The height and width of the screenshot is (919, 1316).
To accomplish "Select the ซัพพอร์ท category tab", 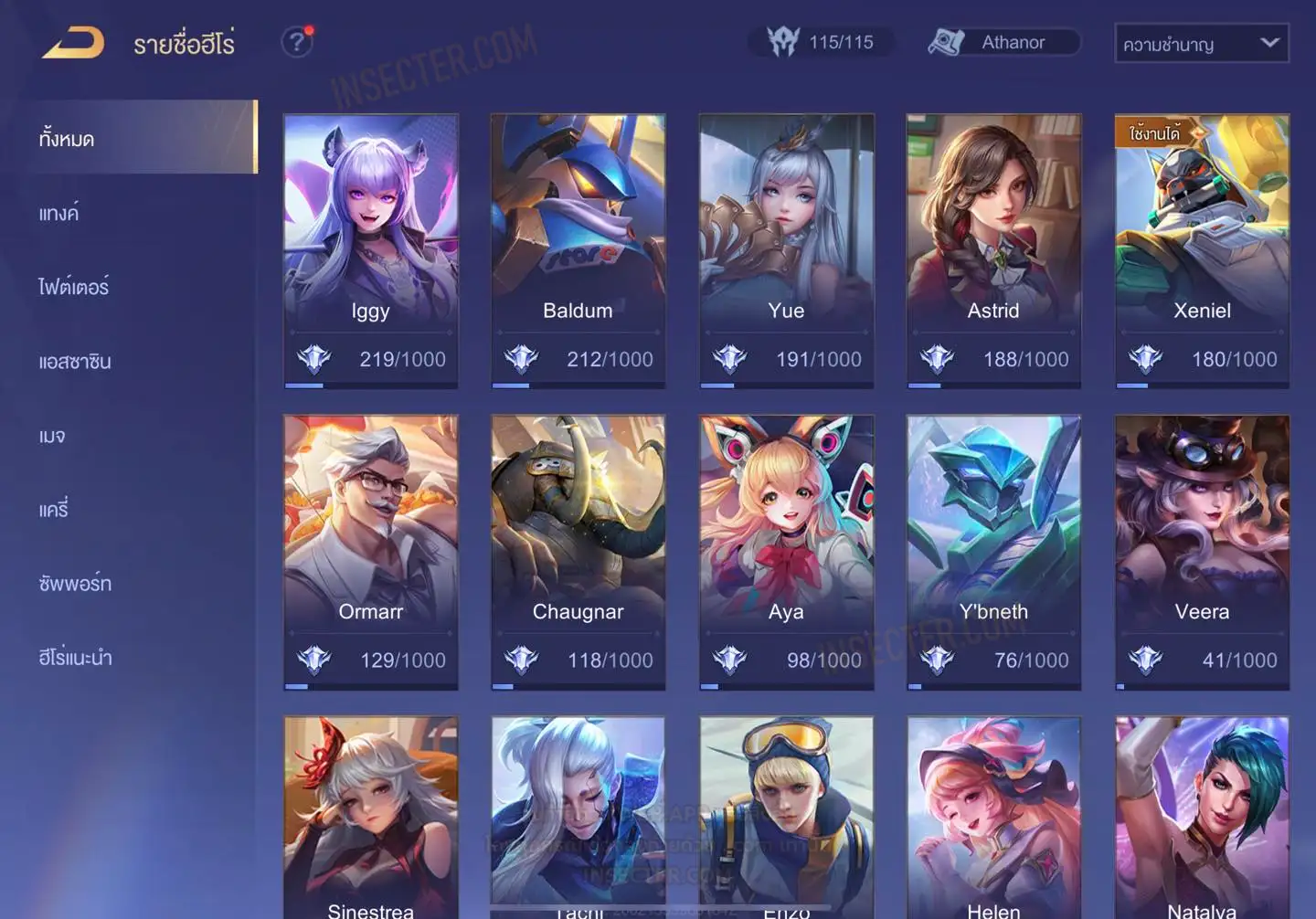I will coord(75,584).
